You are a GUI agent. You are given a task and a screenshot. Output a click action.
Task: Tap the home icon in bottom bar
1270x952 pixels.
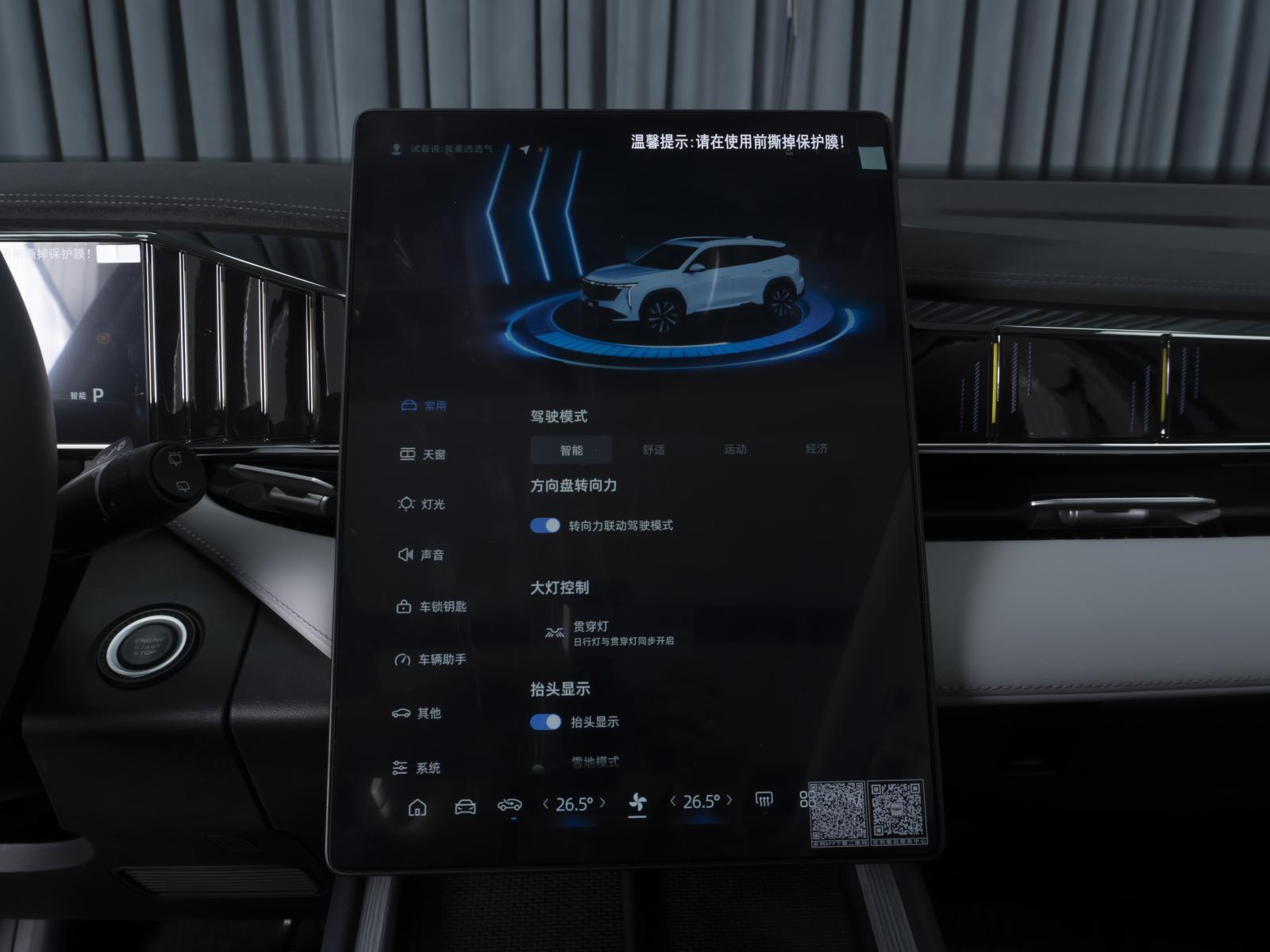pyautogui.click(x=417, y=808)
